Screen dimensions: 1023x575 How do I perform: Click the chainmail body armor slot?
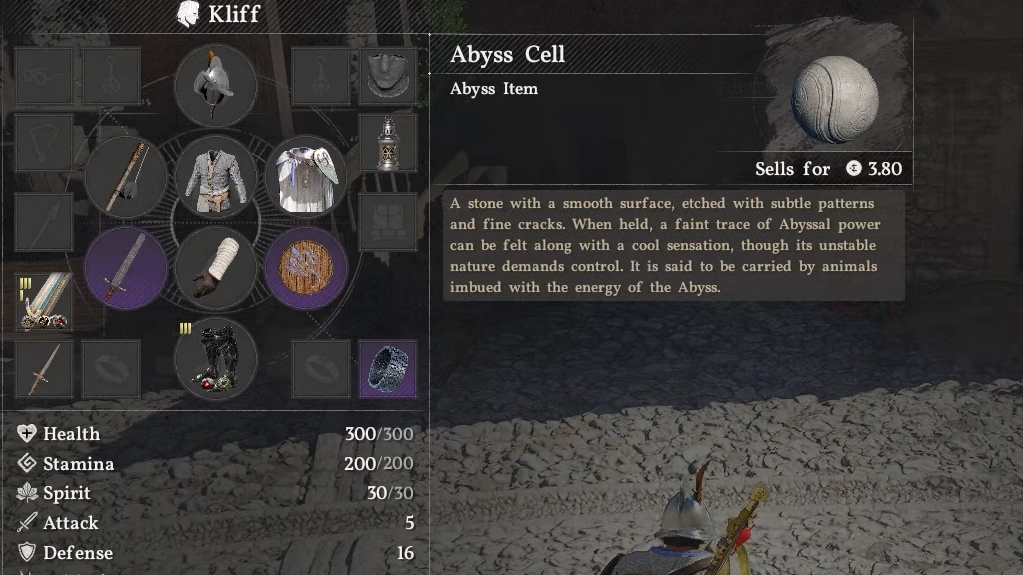point(215,177)
